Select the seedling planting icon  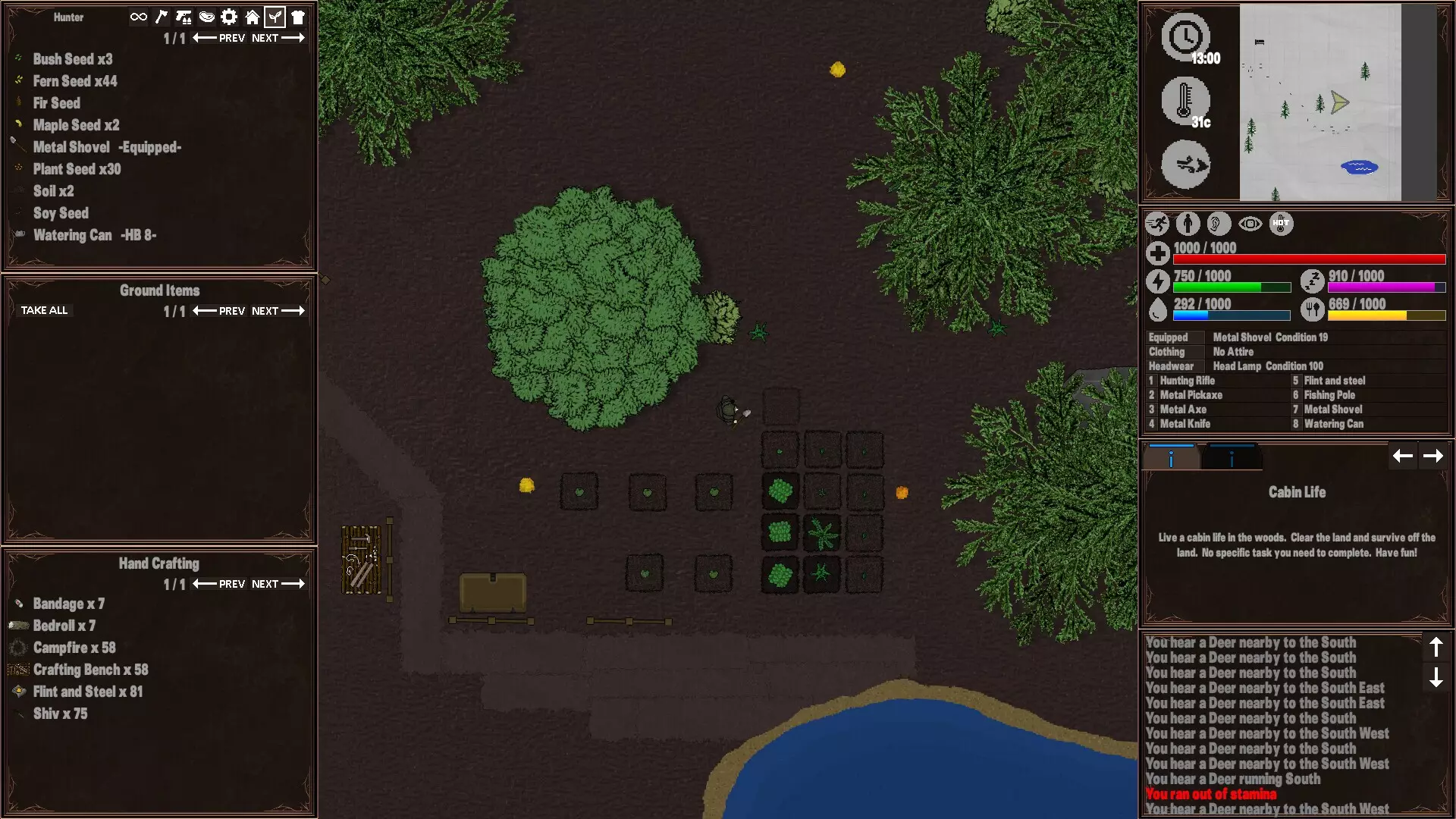(x=275, y=17)
